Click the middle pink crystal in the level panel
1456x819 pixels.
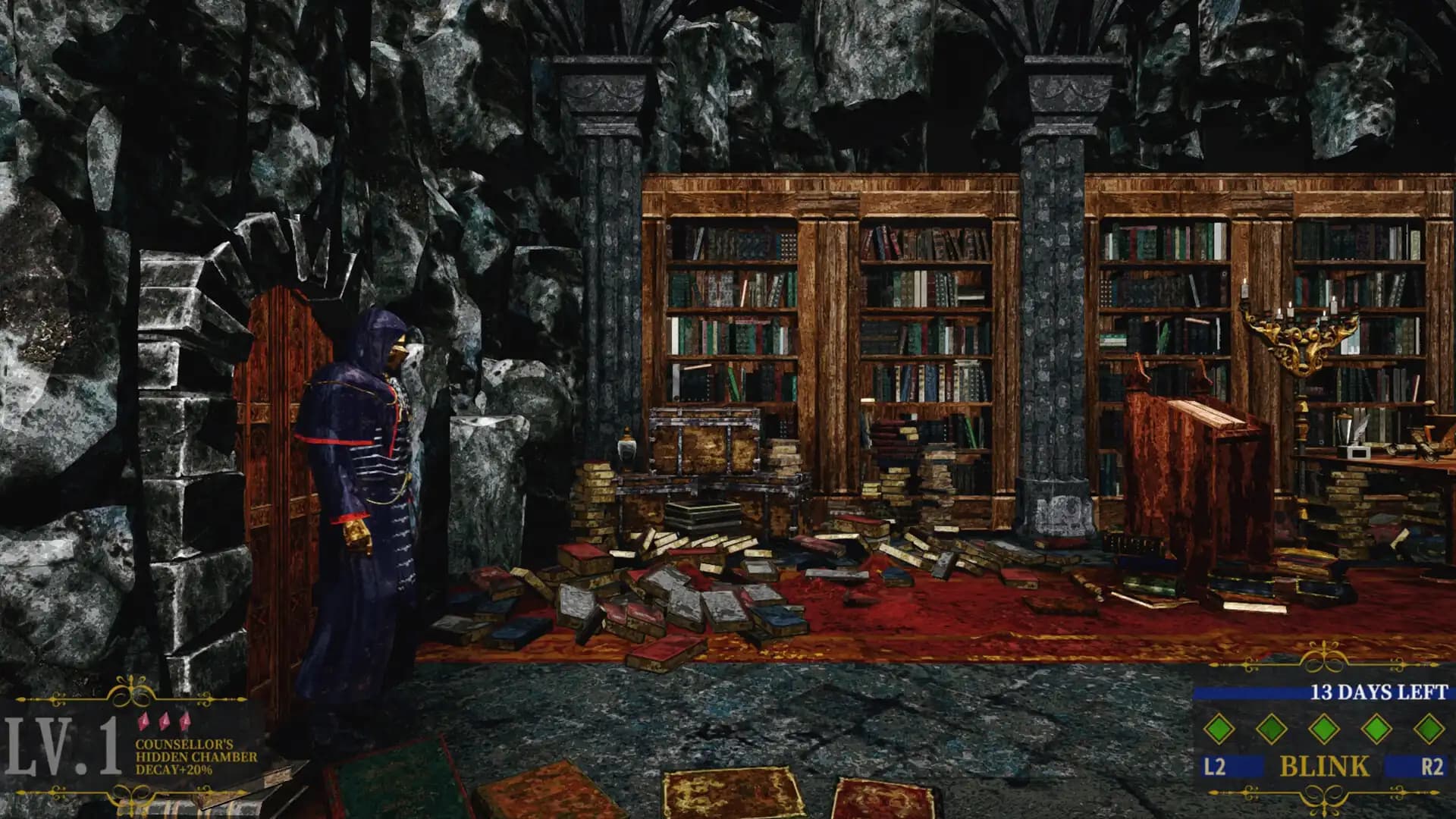pyautogui.click(x=164, y=722)
